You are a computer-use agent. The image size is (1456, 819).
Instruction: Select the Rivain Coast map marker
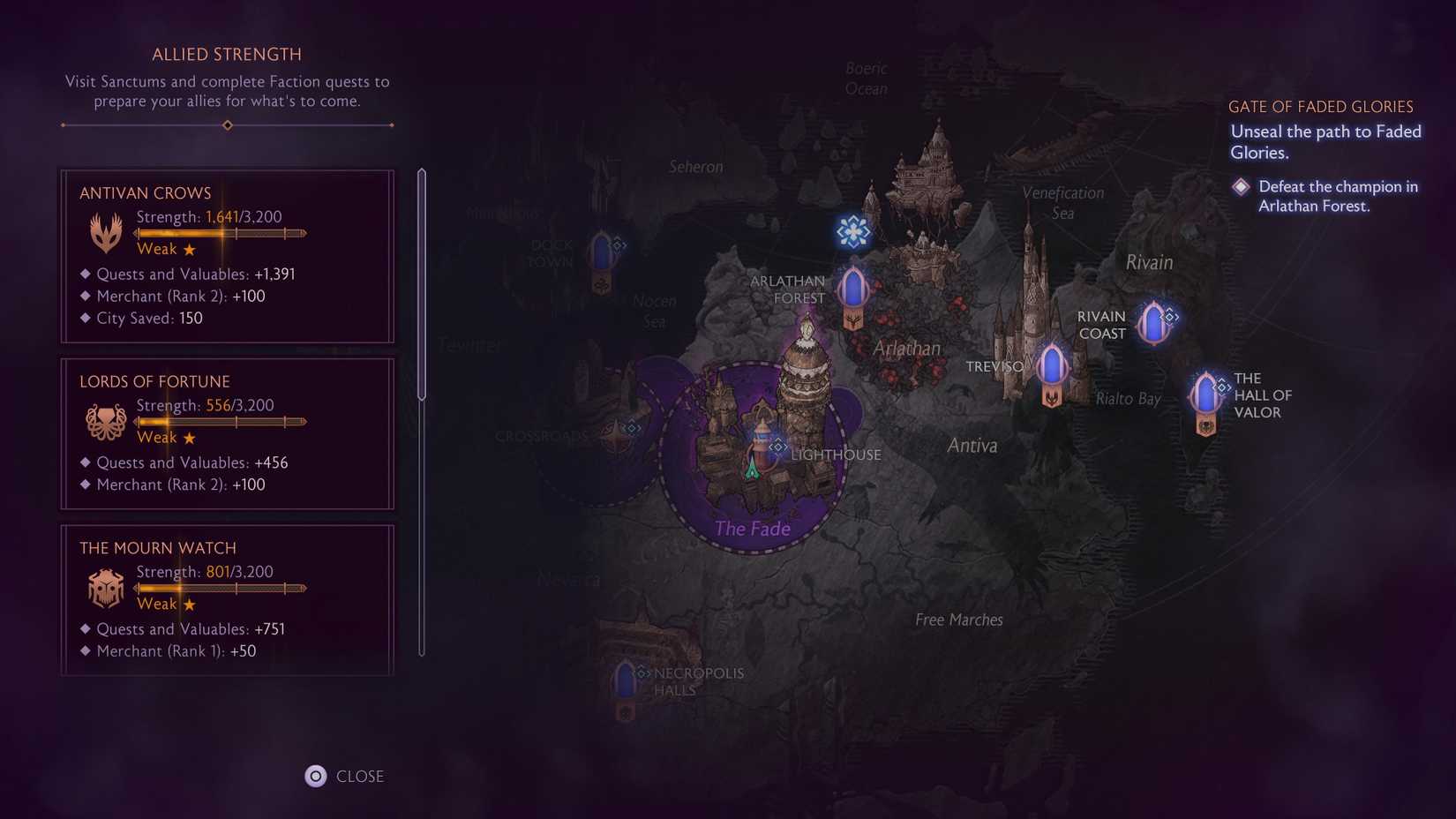pyautogui.click(x=1152, y=323)
